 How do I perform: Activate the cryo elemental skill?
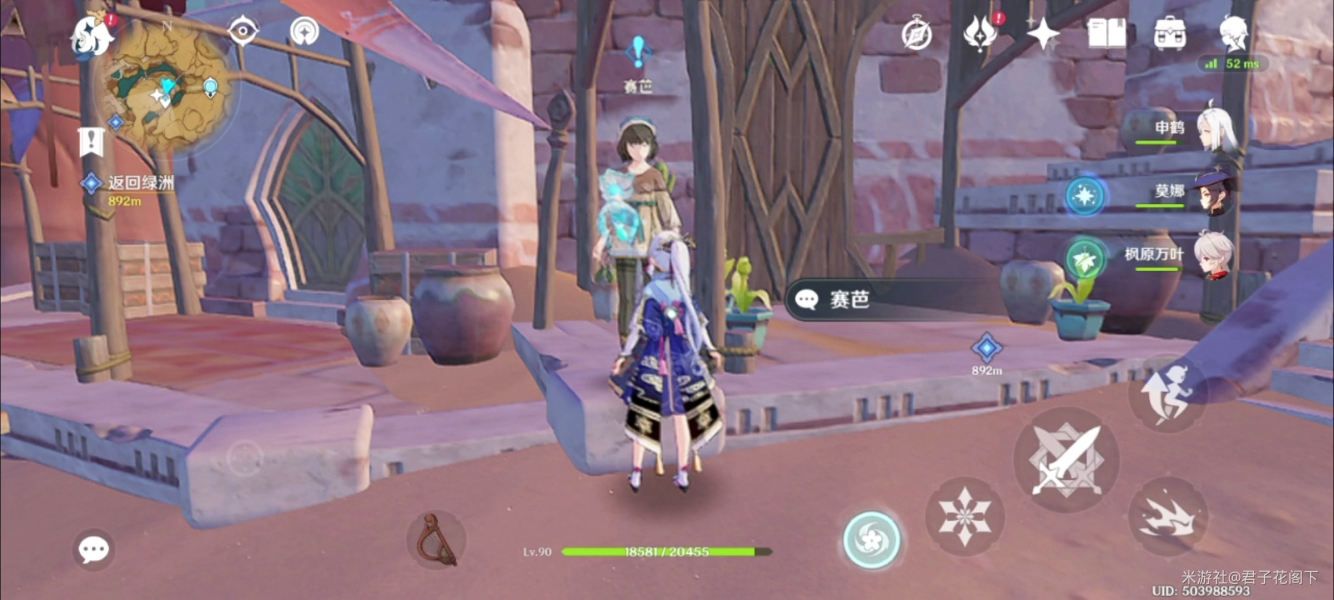[x=964, y=516]
